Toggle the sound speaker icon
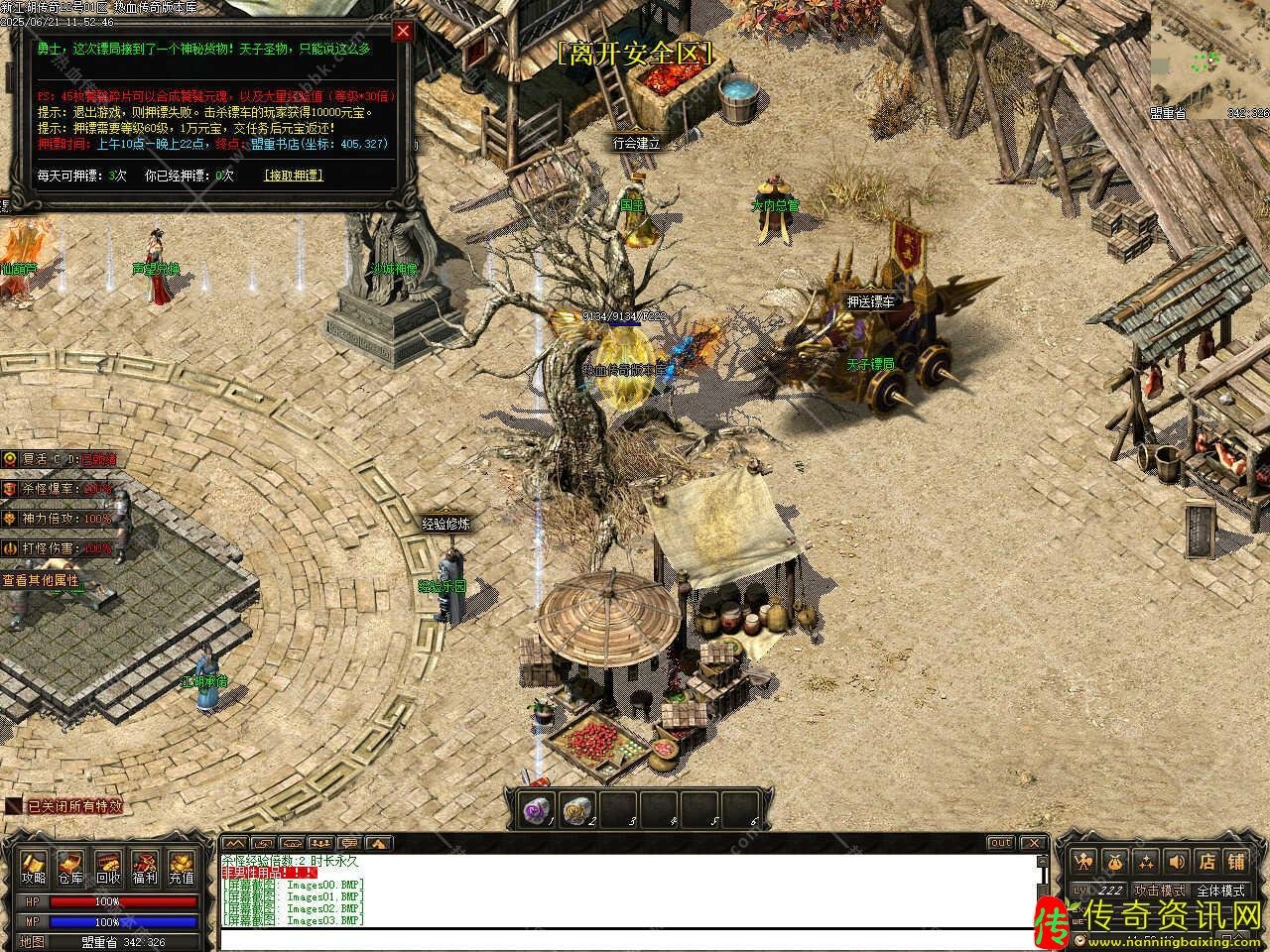 [1176, 861]
